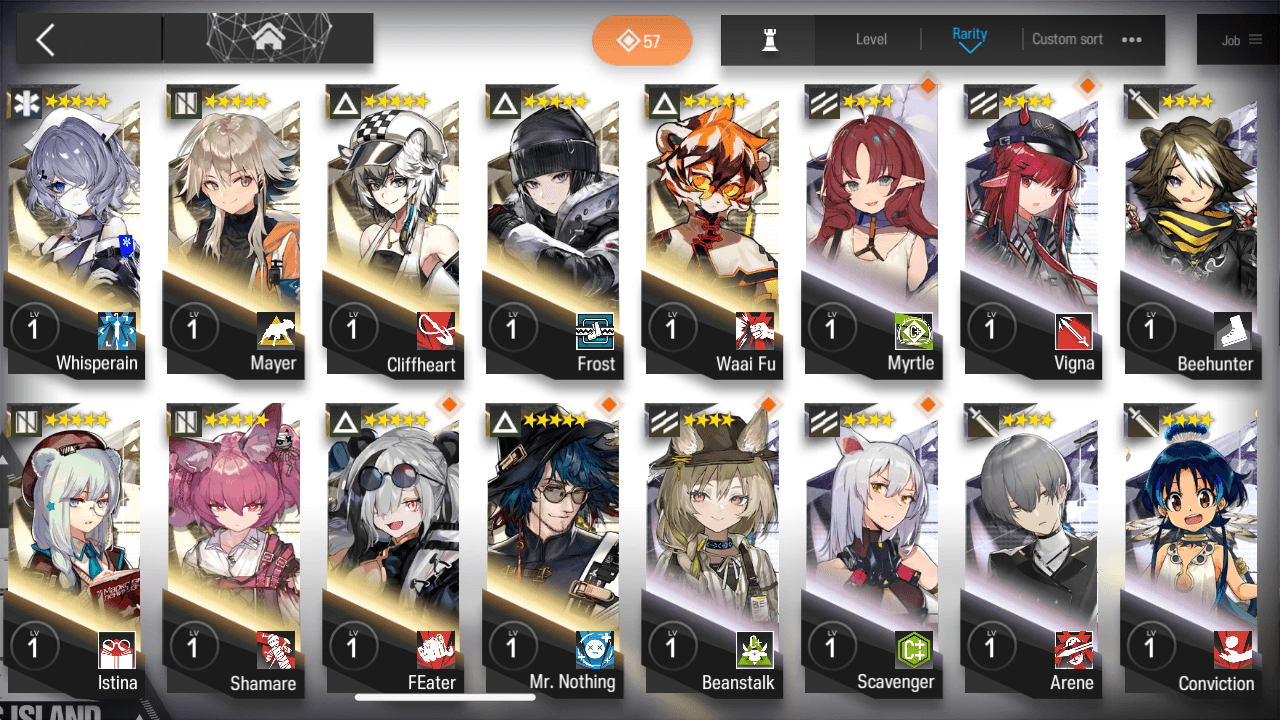Open Waai Fu's operator card

tap(713, 230)
